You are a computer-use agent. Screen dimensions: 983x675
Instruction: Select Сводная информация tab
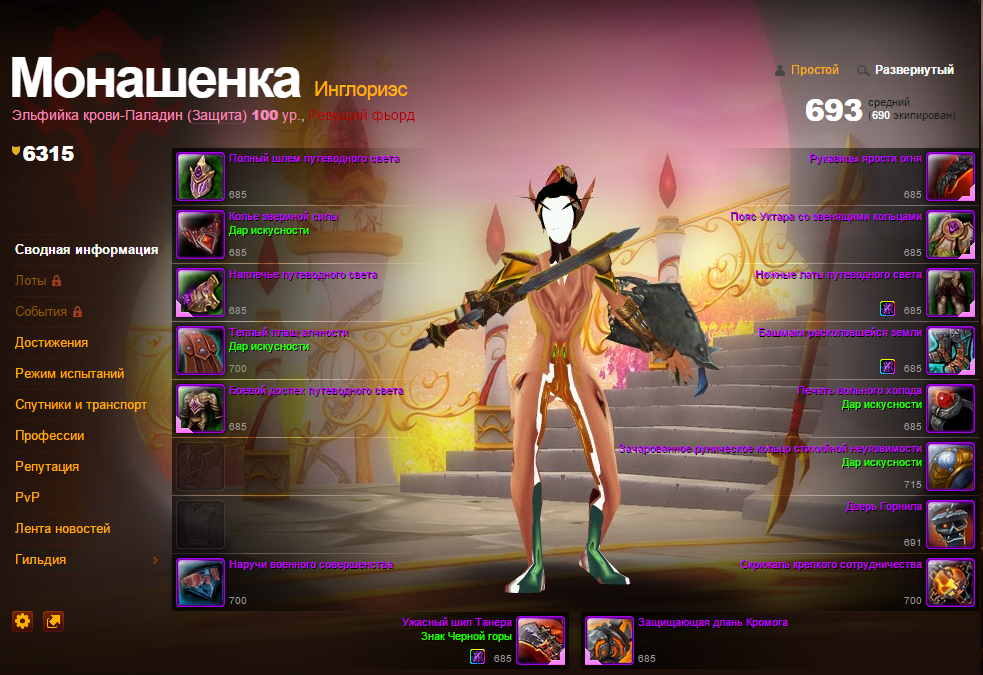pos(86,250)
